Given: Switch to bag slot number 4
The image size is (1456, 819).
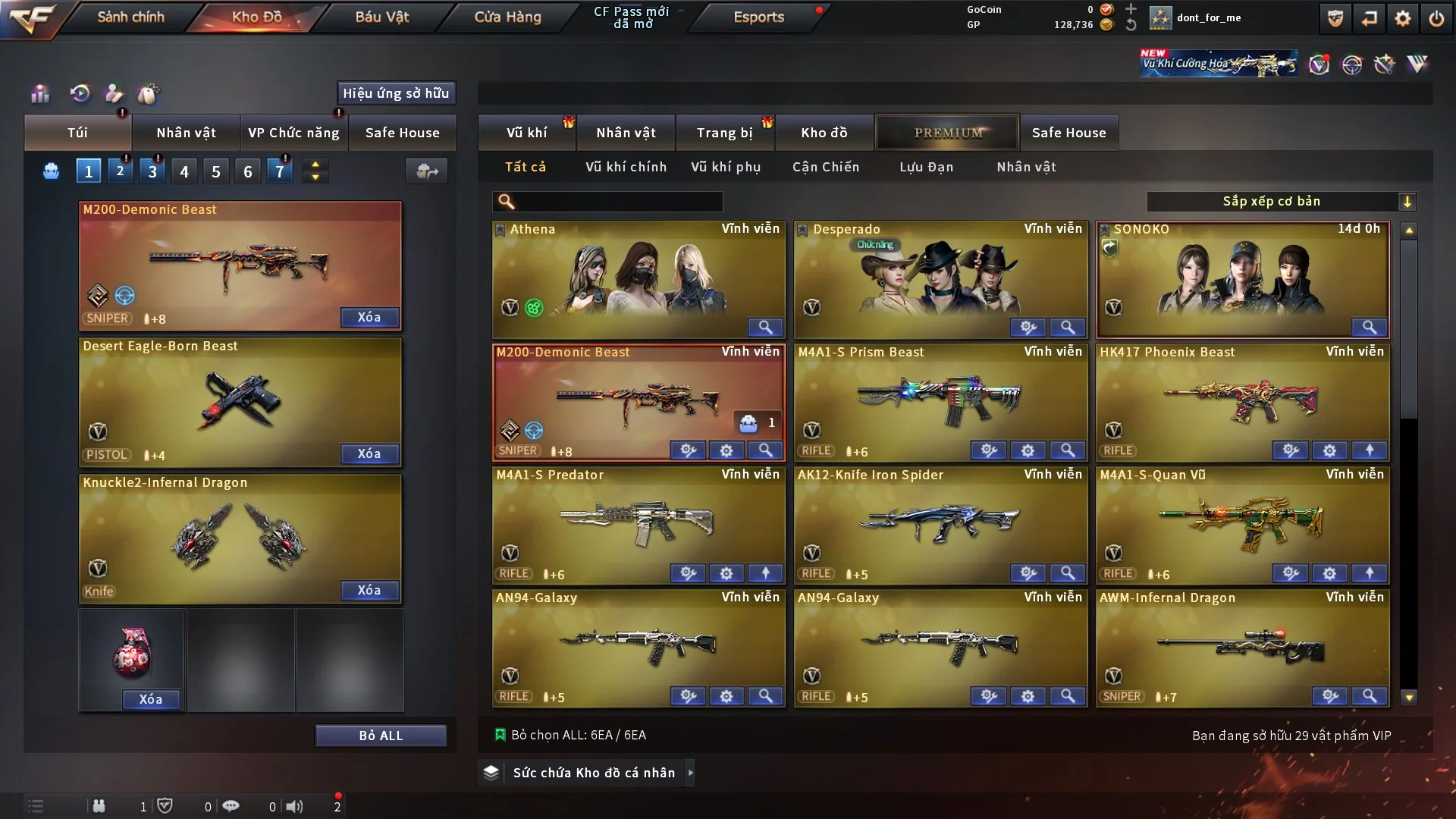Looking at the screenshot, I should pos(184,171).
